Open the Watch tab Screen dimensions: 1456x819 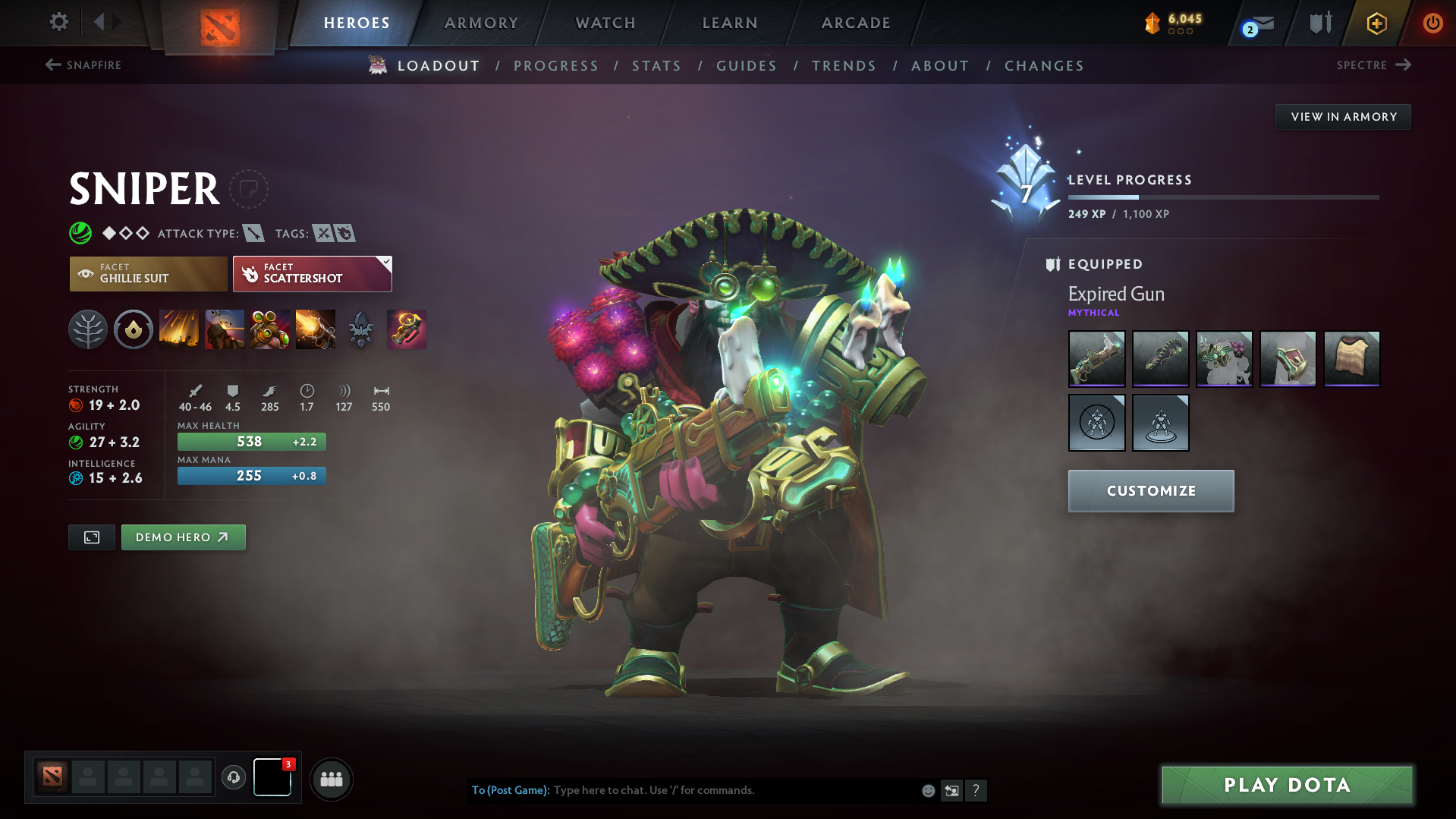pos(605,23)
